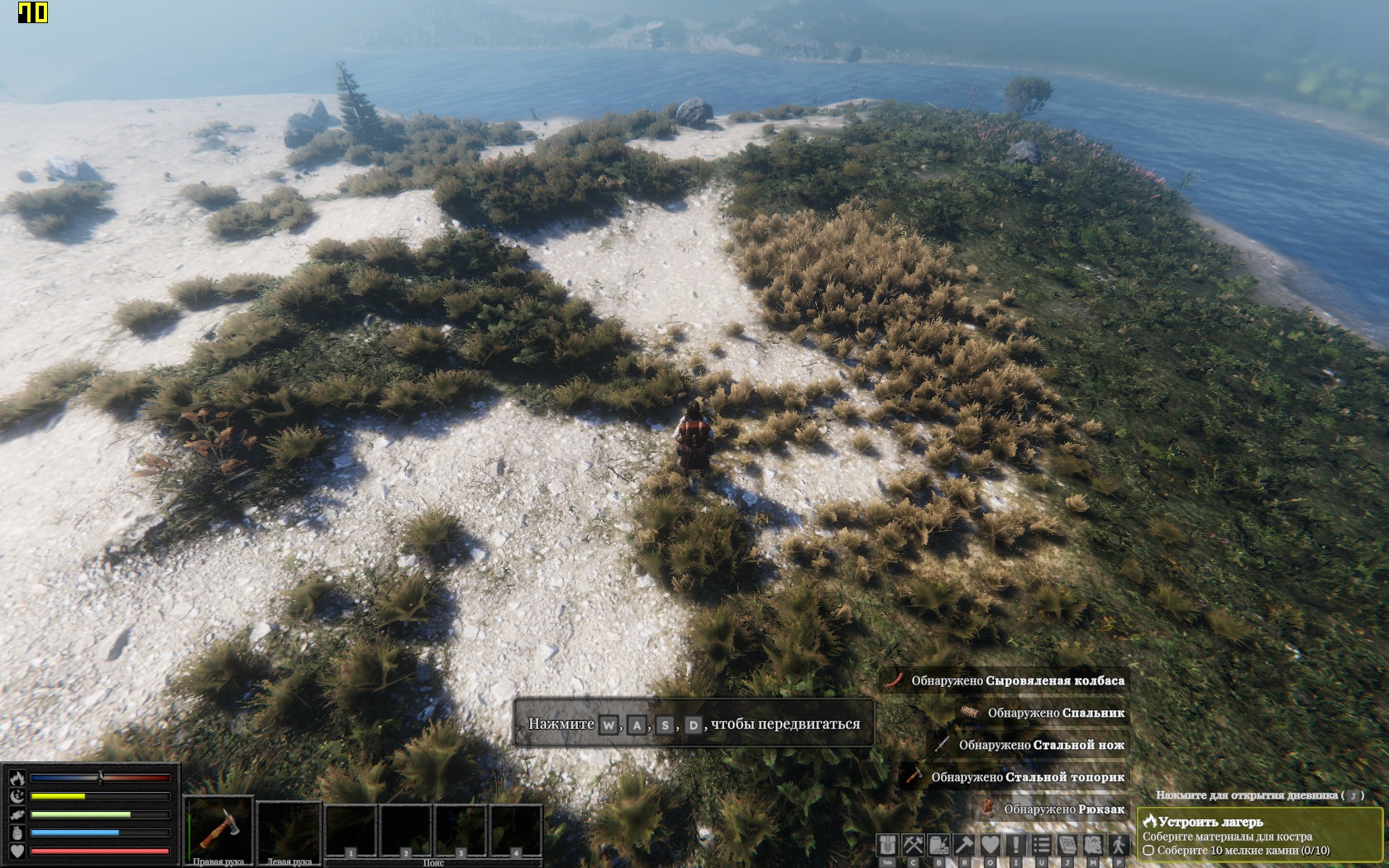Open the bulleted list toolbar icon
The height and width of the screenshot is (868, 1389).
1042,845
